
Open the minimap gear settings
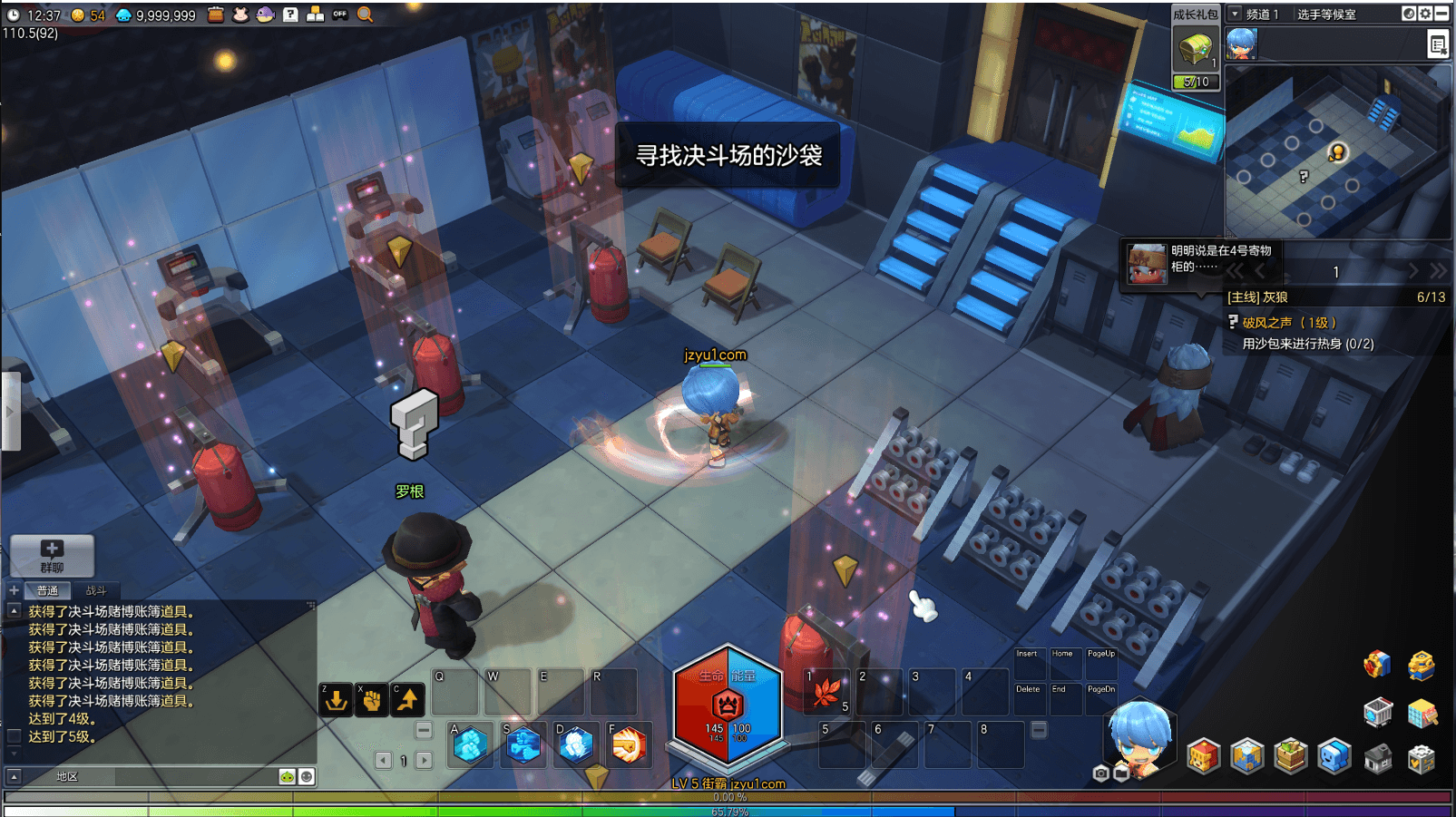tap(1425, 14)
